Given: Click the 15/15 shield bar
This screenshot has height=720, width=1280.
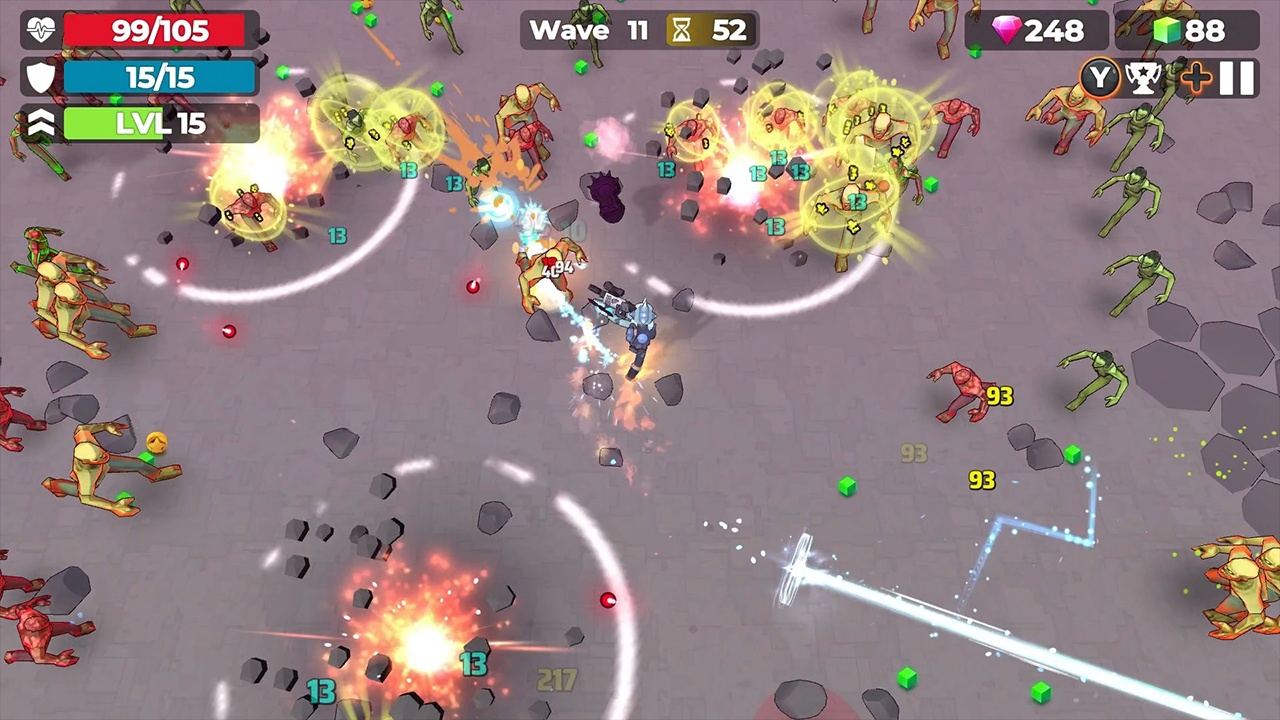Looking at the screenshot, I should [158, 77].
